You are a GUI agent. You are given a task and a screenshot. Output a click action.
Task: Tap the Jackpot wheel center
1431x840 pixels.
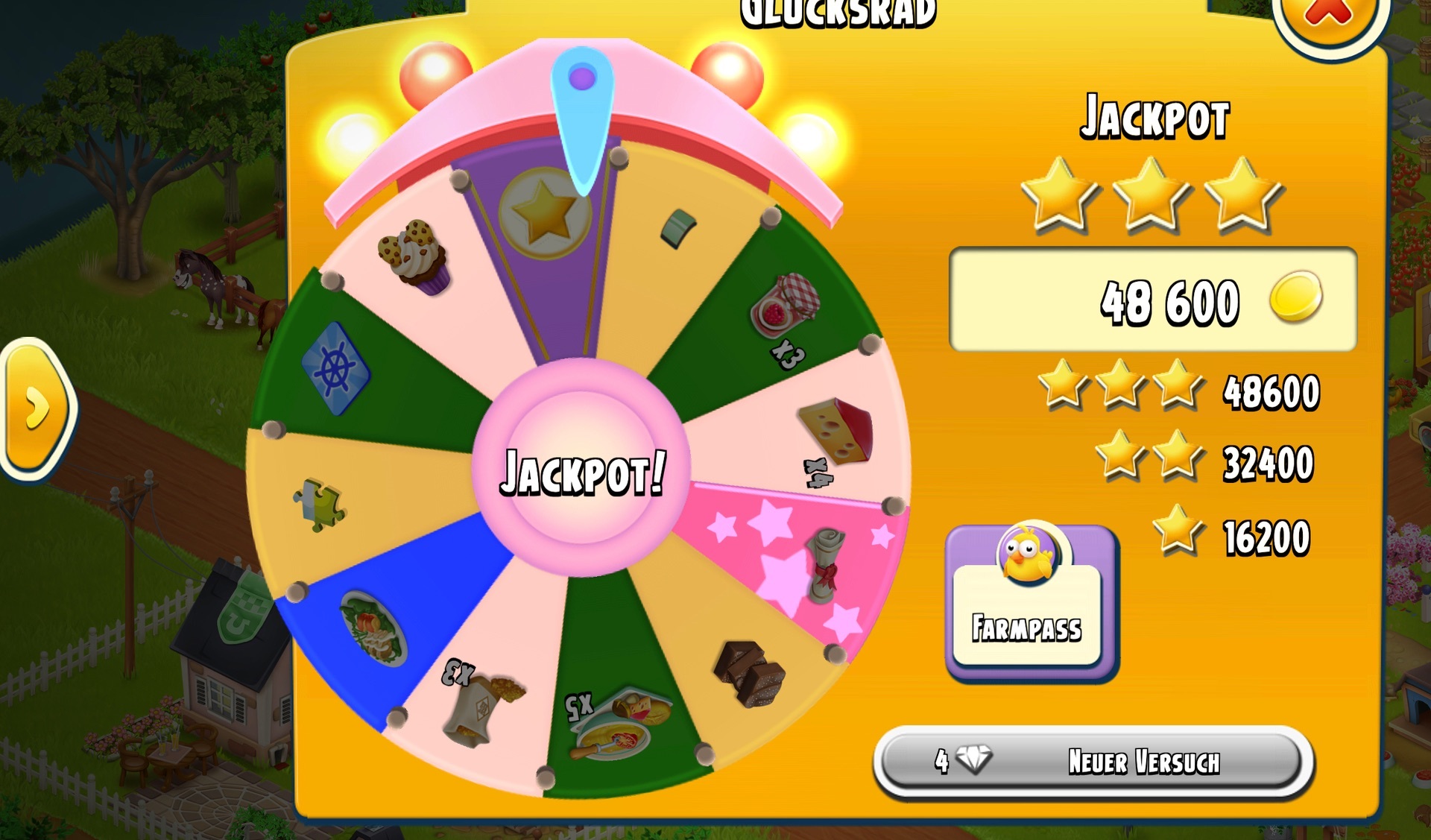point(581,469)
